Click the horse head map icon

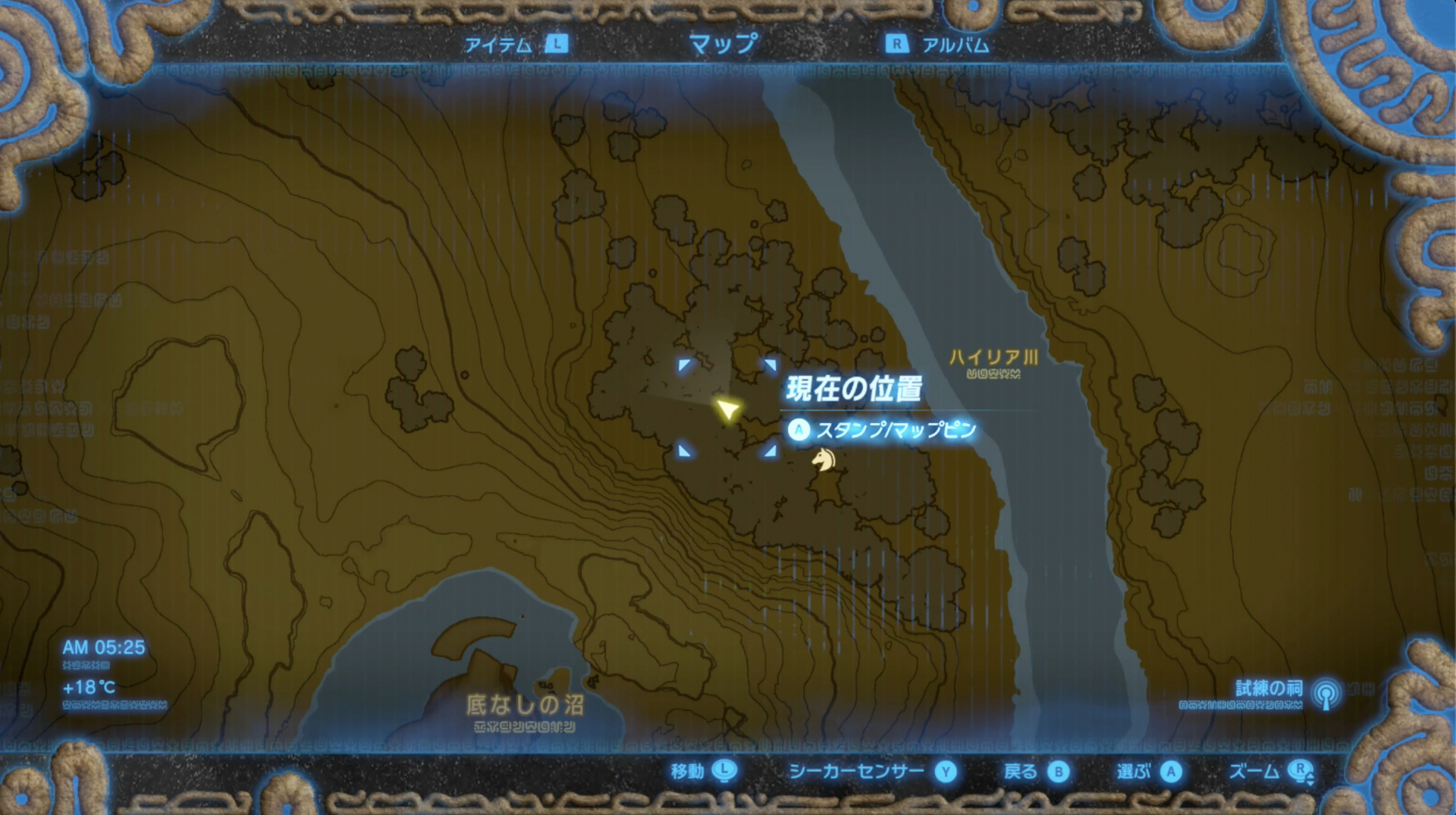pos(824,461)
